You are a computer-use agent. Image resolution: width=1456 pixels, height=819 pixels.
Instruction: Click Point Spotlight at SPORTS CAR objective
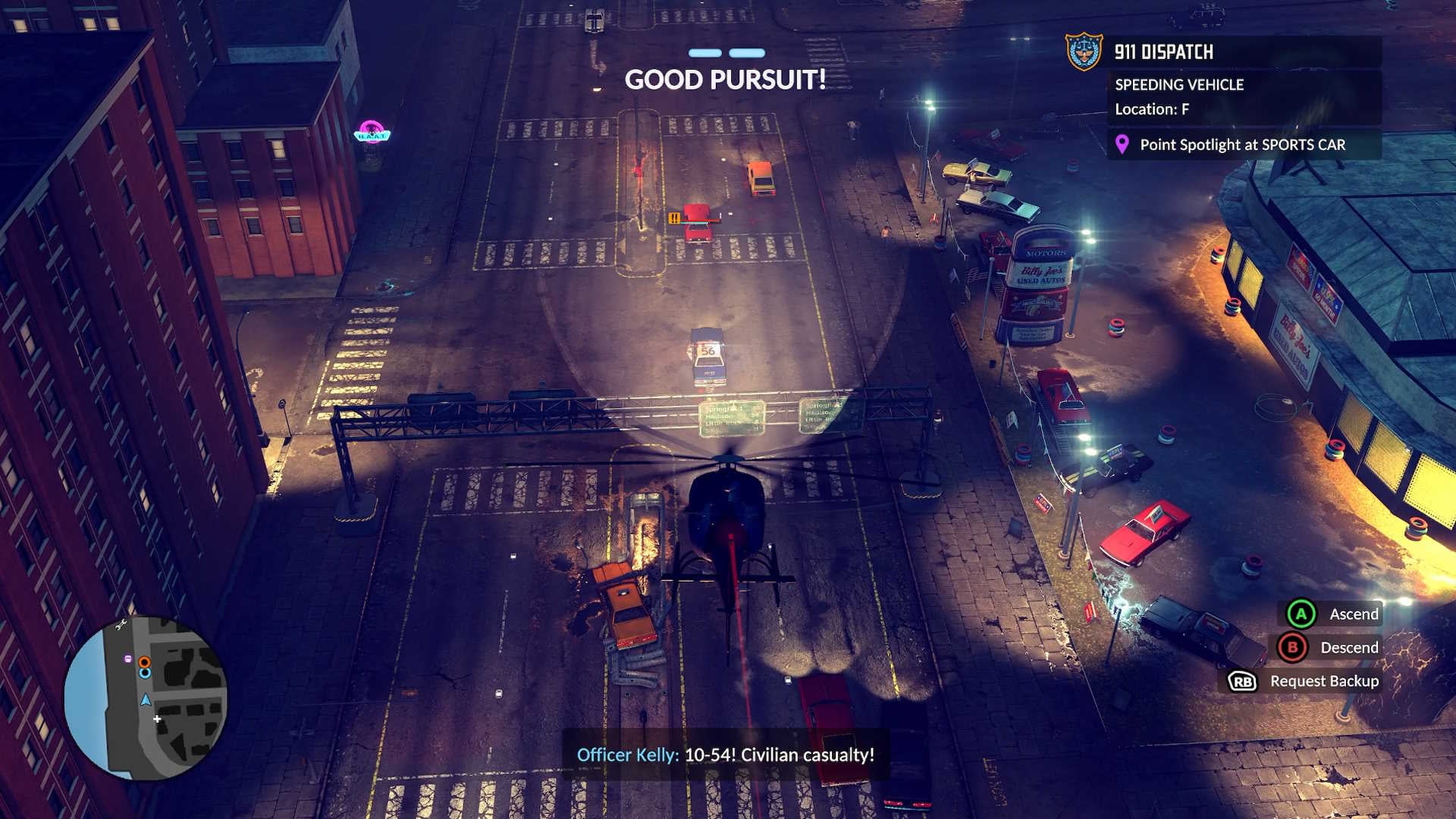coord(1242,144)
